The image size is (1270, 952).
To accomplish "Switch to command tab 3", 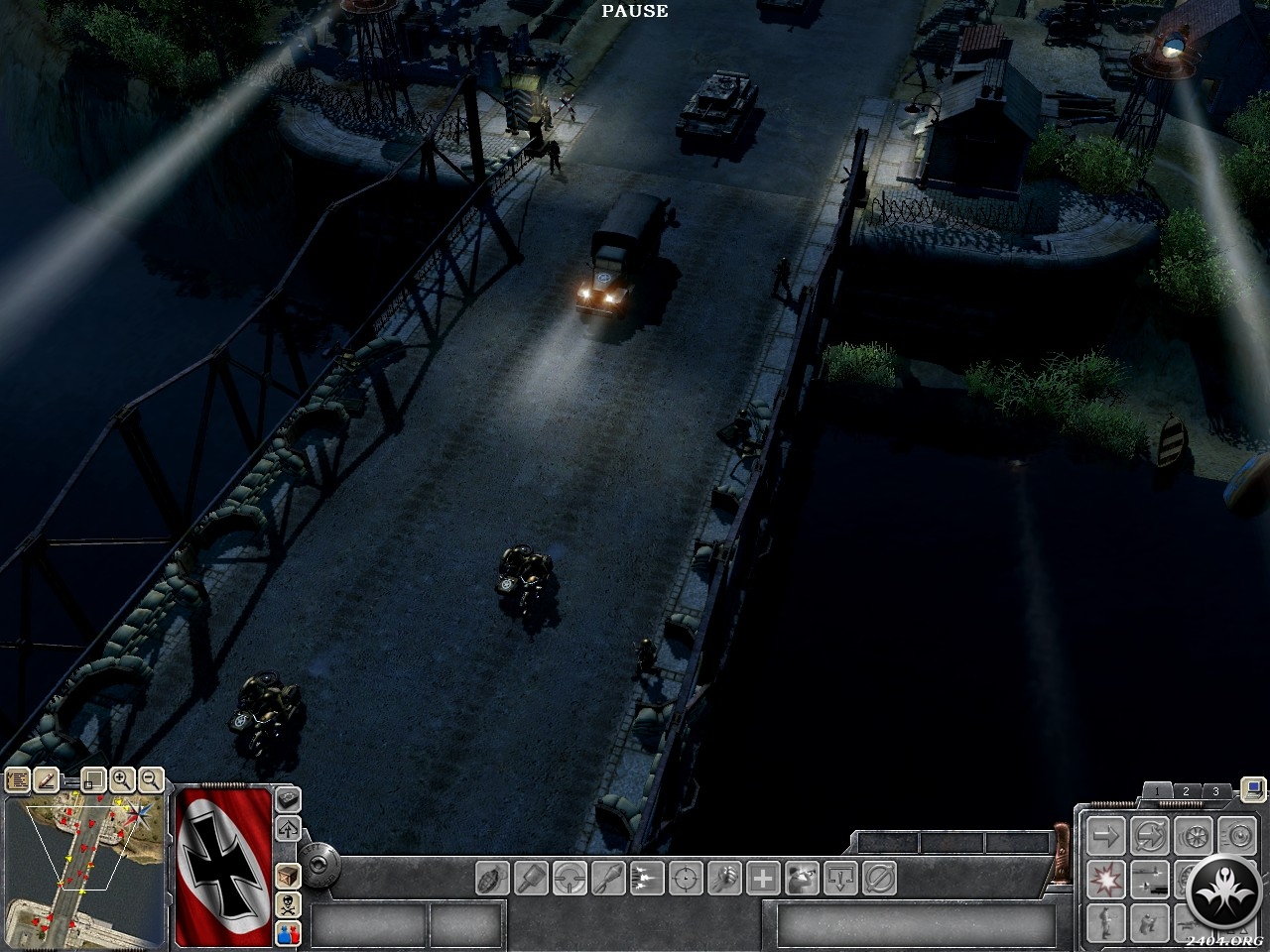I will 1216,791.
